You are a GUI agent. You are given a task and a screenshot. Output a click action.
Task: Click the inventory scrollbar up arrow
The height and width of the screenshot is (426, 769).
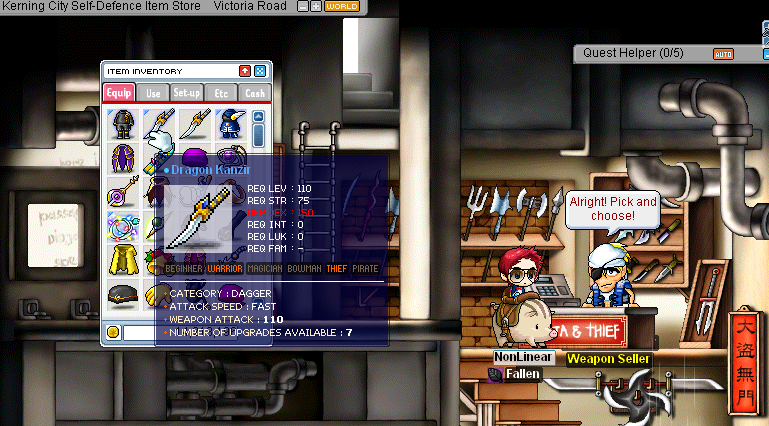pos(258,115)
